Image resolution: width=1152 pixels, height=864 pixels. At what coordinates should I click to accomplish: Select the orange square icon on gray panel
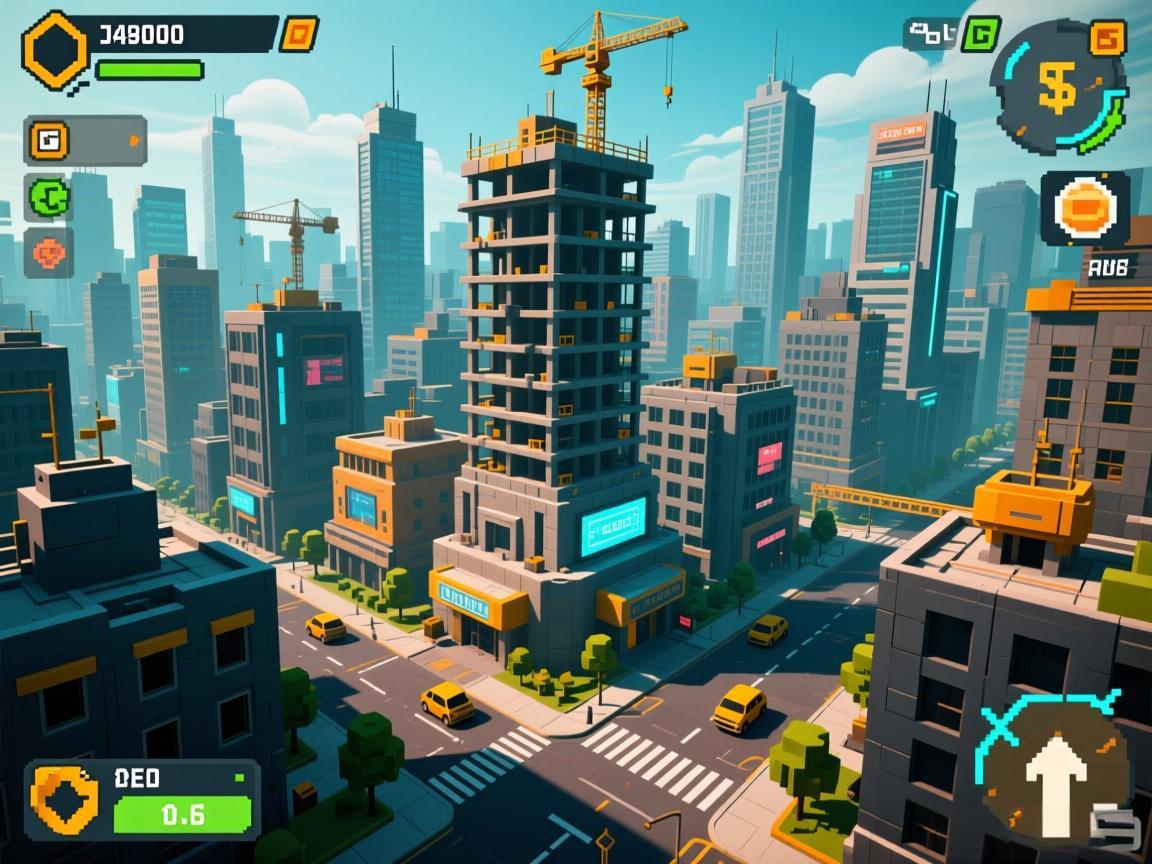(x=47, y=140)
